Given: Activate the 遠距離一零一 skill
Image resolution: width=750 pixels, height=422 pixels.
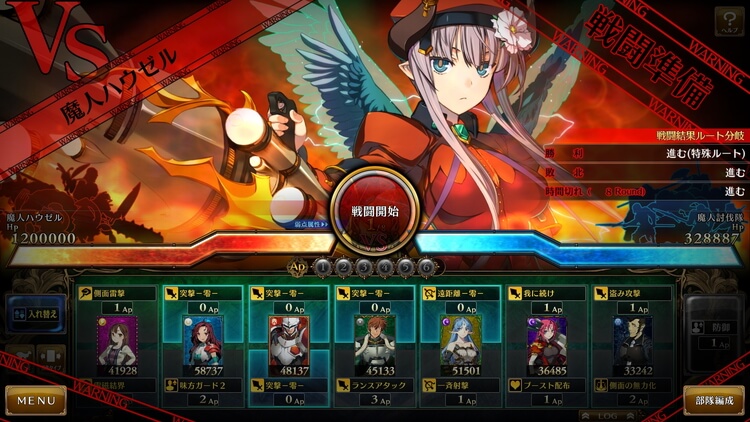Looking at the screenshot, I should pyautogui.click(x=460, y=293).
